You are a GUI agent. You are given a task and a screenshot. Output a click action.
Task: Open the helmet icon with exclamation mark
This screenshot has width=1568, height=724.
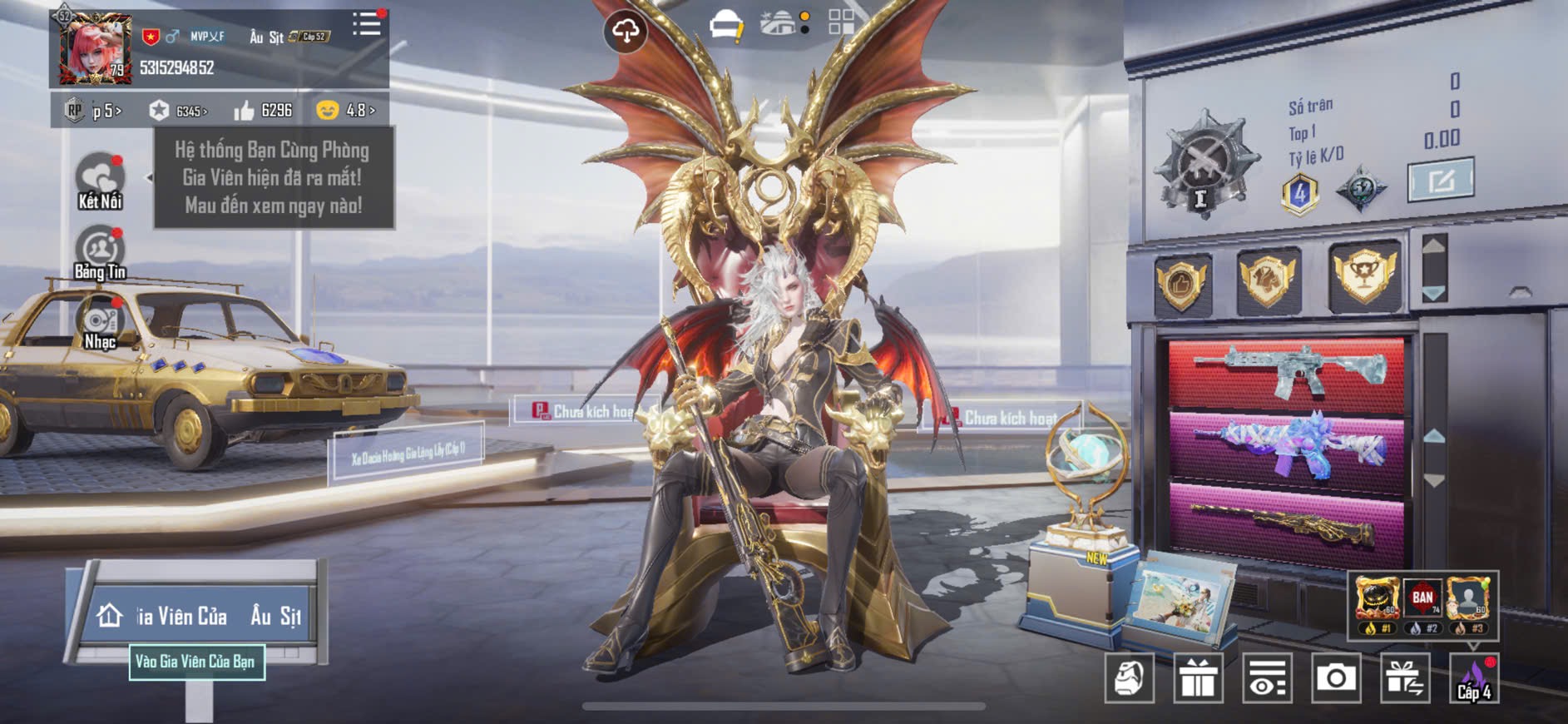(x=726, y=26)
